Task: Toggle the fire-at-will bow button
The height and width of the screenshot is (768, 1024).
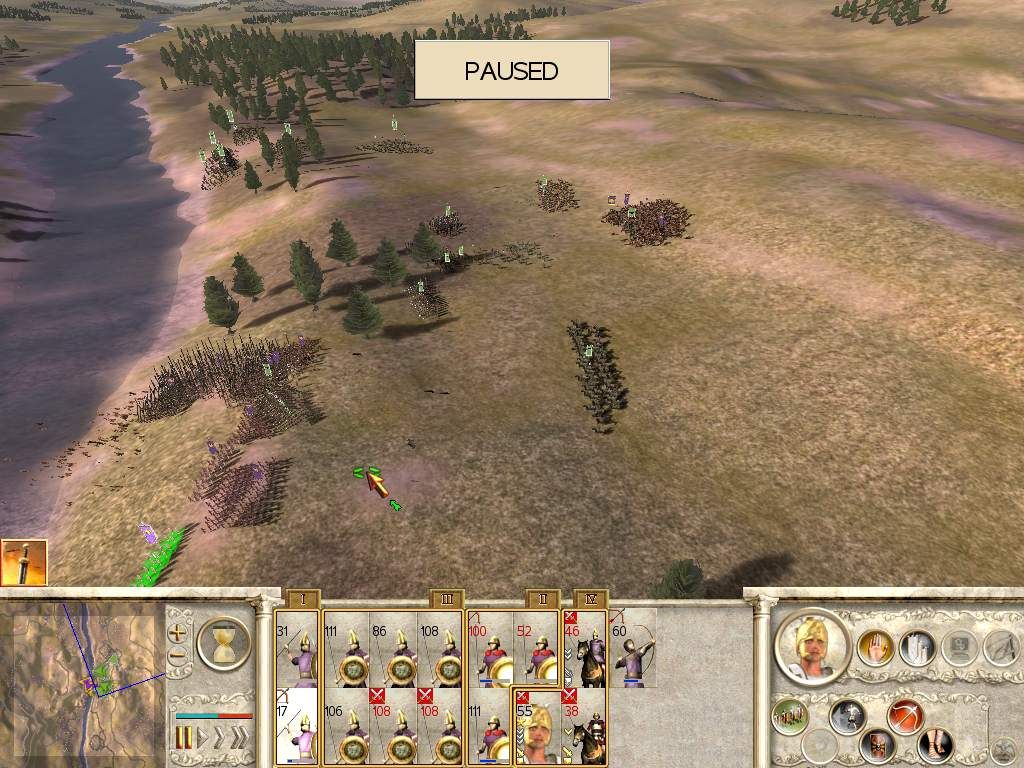Action: (906, 716)
